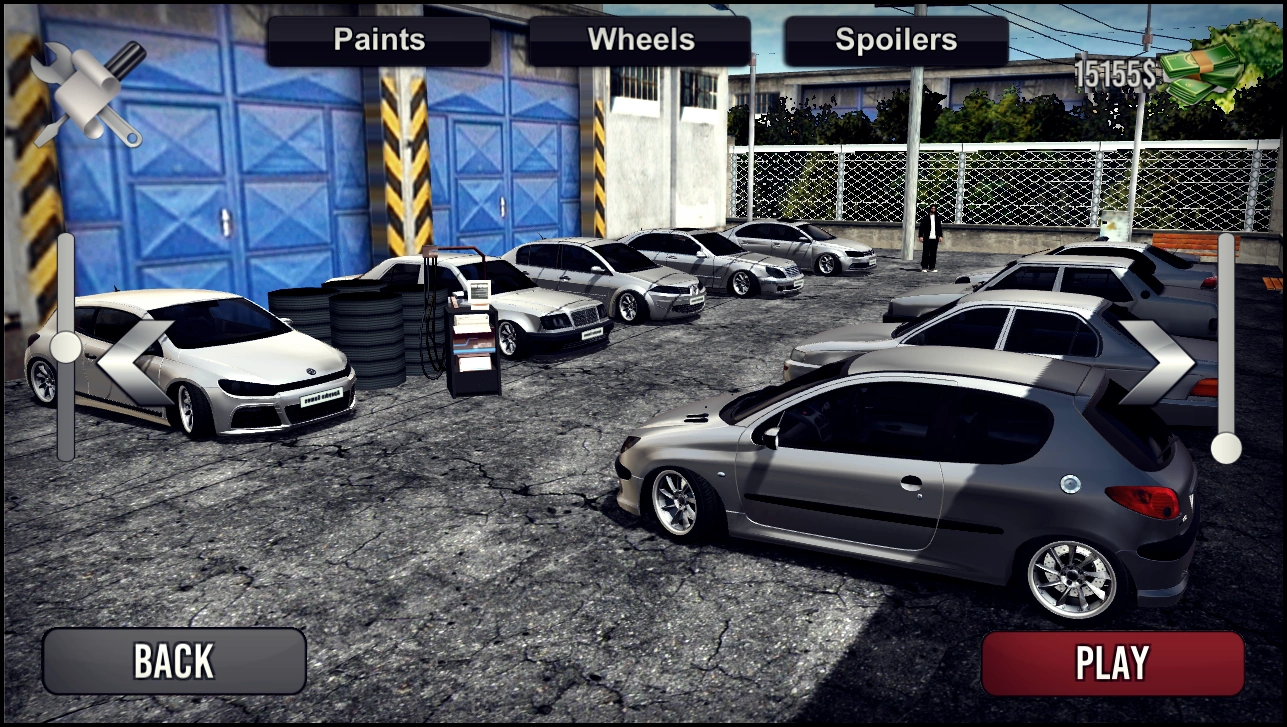Show the previous car with left arrow

point(133,363)
